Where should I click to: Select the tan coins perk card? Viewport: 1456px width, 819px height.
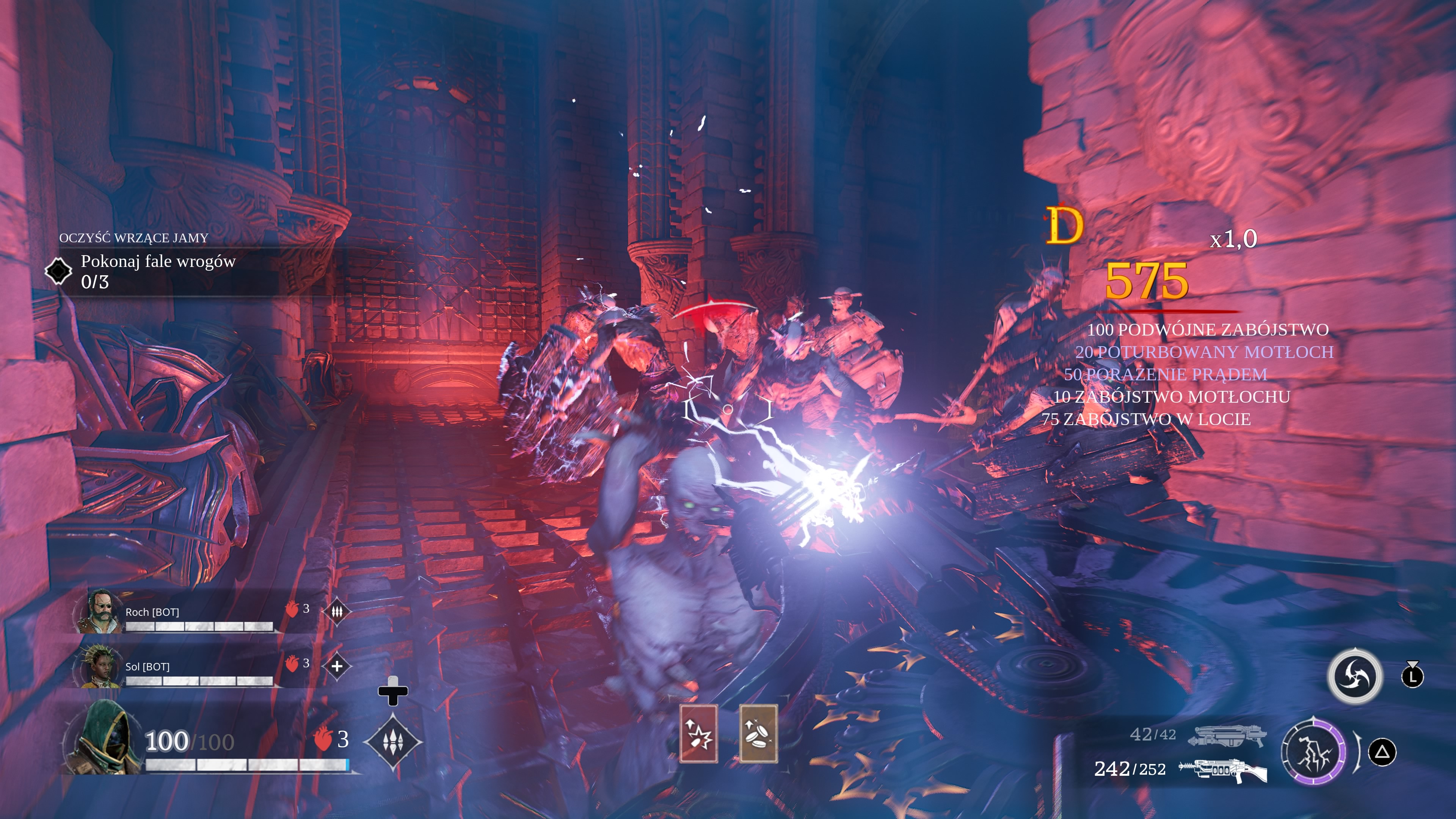(758, 734)
